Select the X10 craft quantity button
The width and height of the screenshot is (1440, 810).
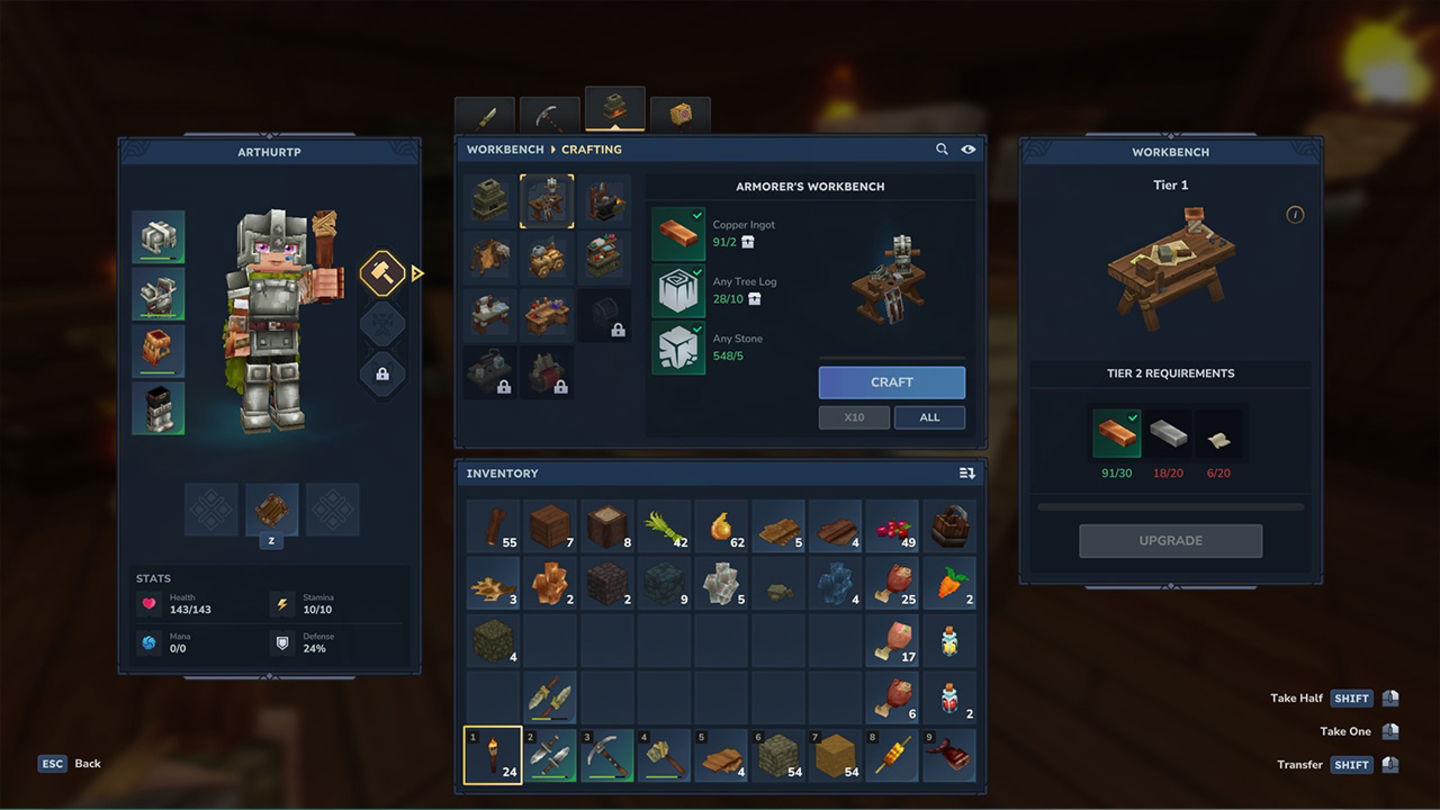(853, 417)
